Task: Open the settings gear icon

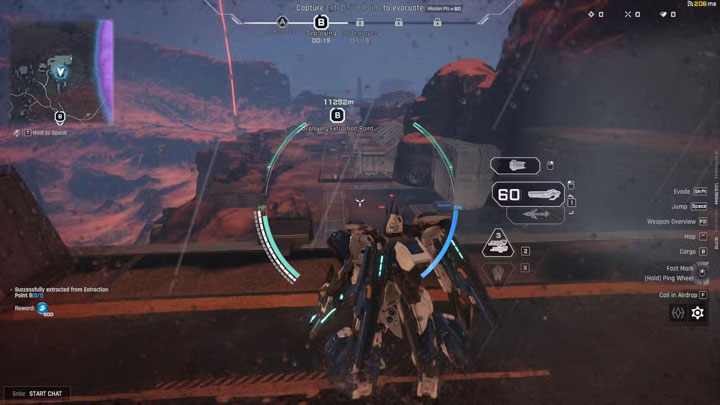Action: pyautogui.click(x=698, y=313)
